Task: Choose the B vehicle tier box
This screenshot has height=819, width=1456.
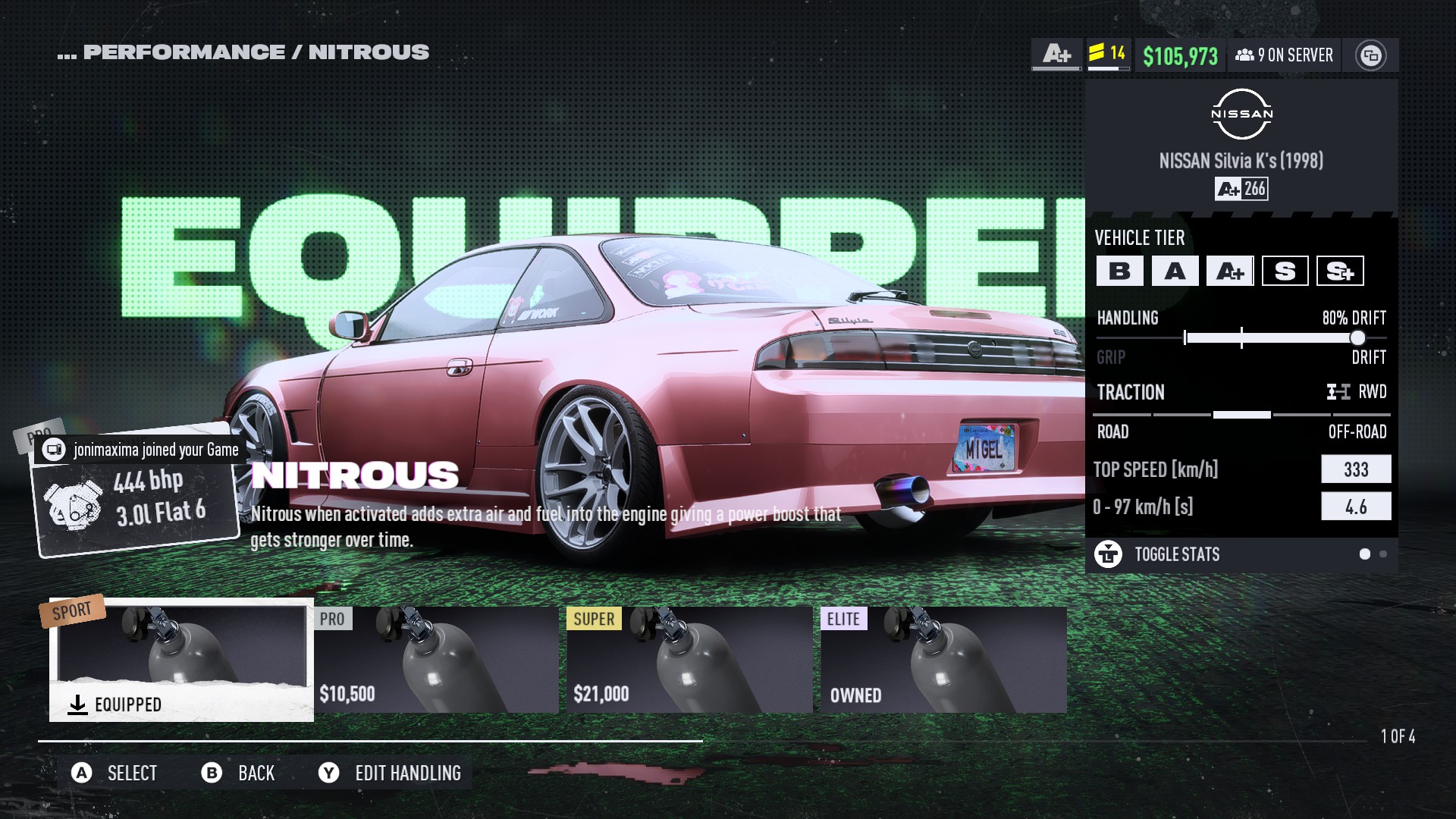Action: (1119, 271)
